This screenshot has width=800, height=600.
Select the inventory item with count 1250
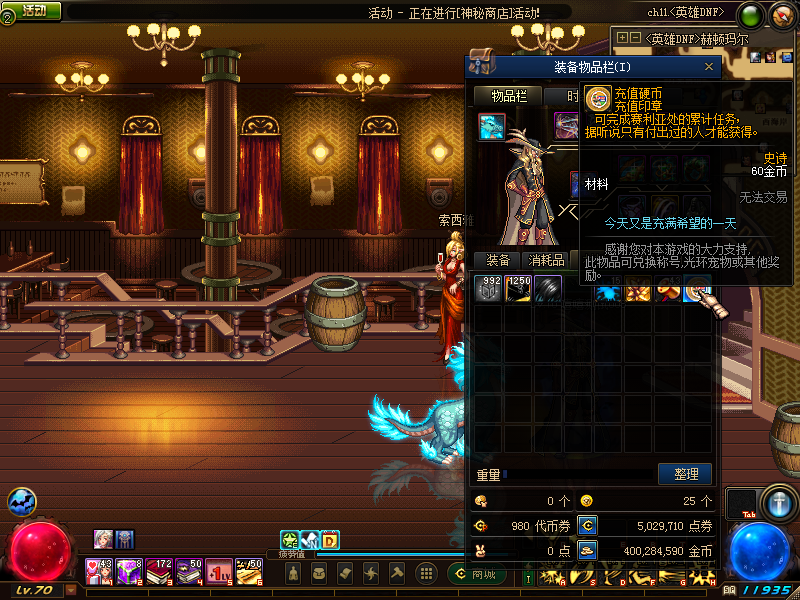coord(518,288)
